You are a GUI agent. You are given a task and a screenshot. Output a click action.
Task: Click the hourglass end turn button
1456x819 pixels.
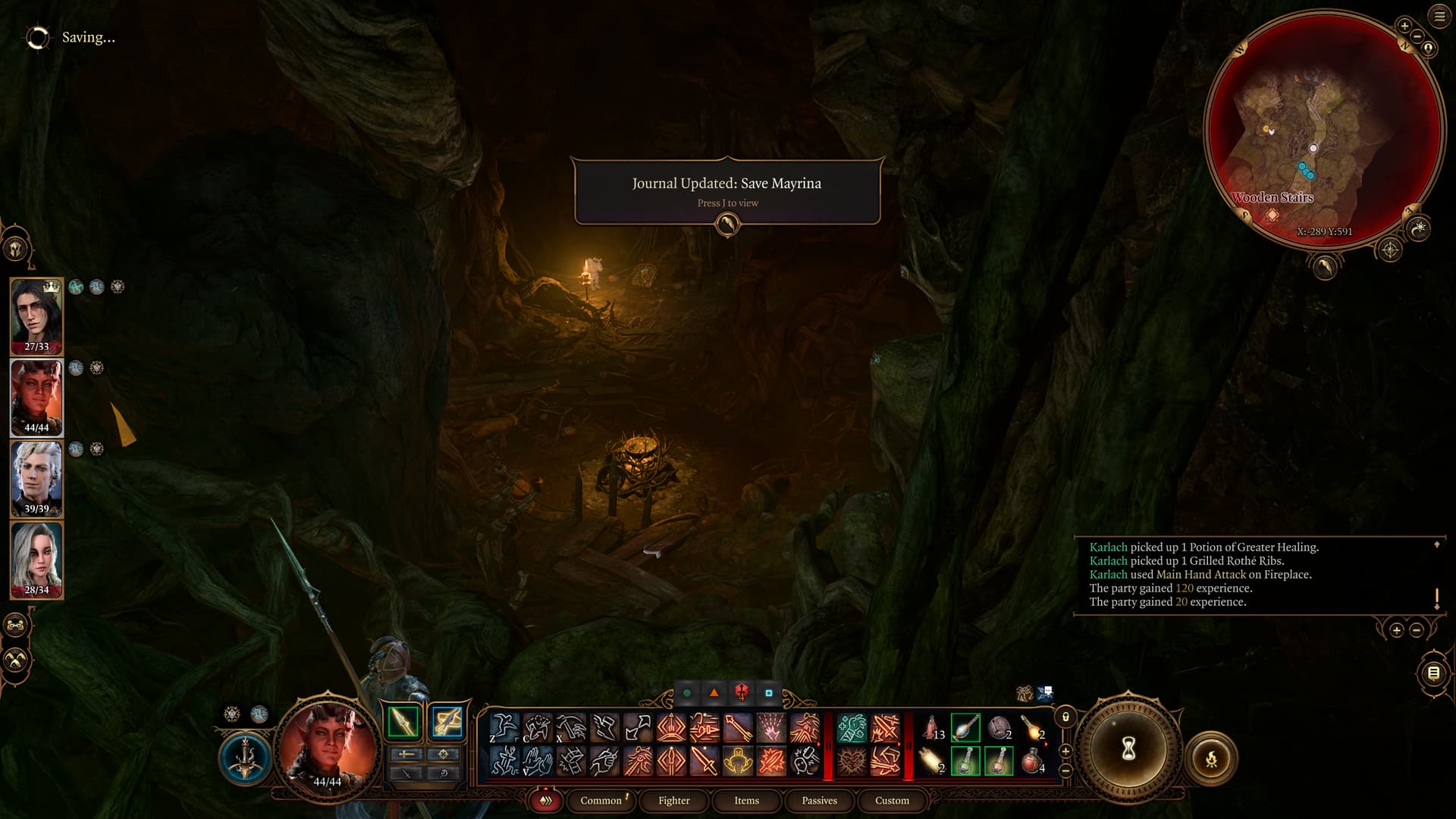point(1128,749)
